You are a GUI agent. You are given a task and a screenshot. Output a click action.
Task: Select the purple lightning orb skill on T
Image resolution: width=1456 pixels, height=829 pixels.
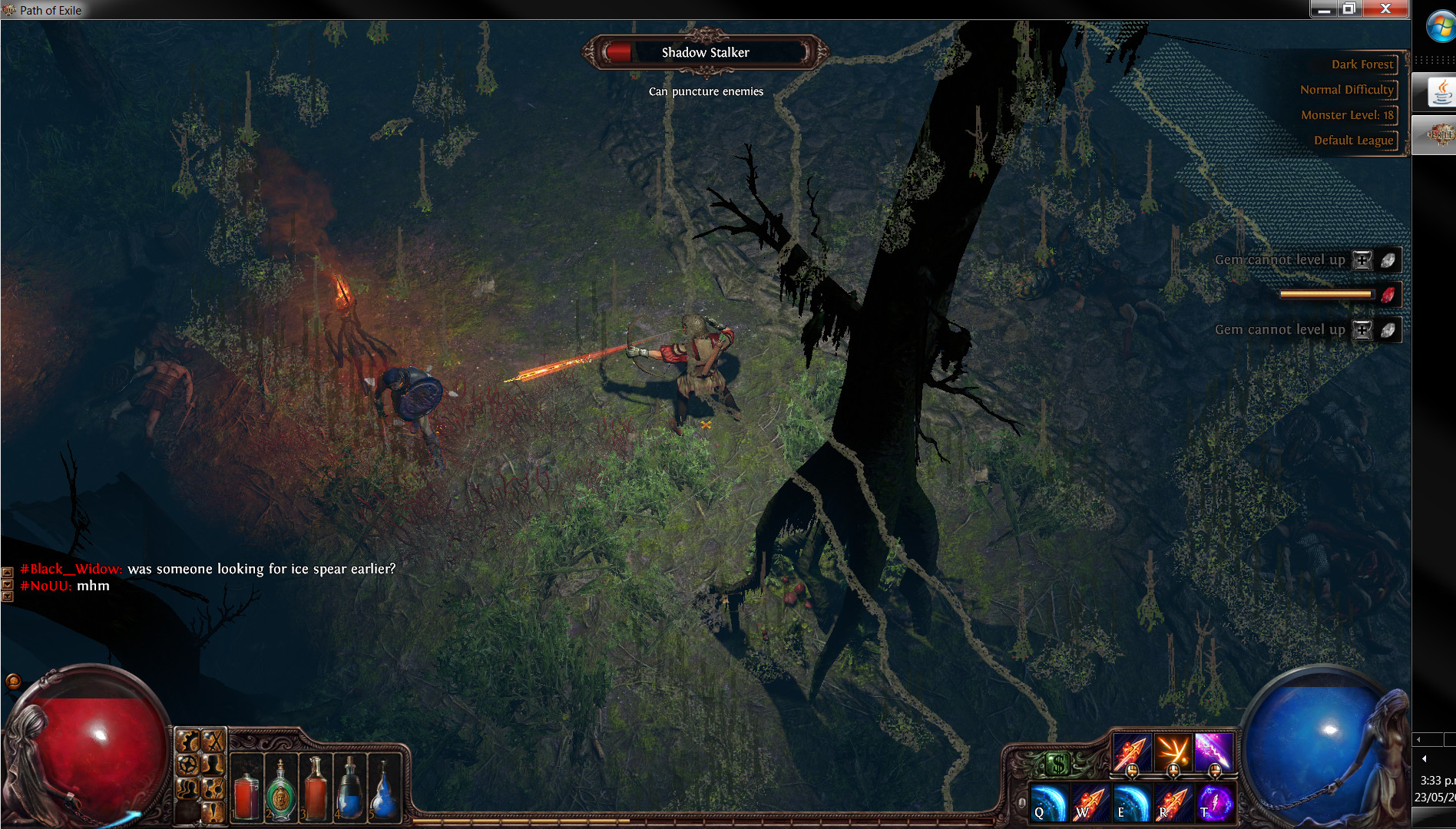click(x=1214, y=802)
